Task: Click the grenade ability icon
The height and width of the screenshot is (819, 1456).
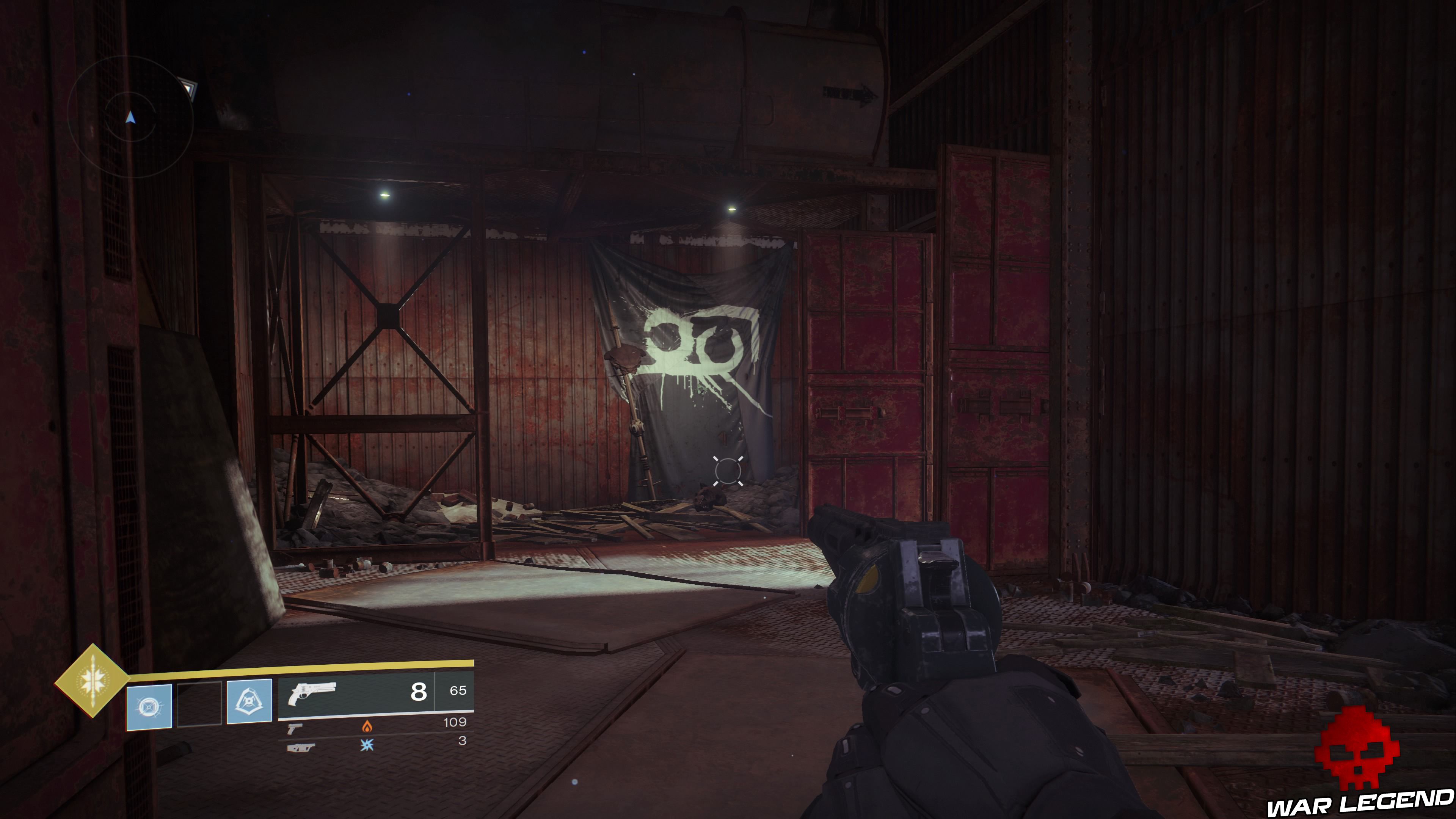Action: (x=149, y=706)
